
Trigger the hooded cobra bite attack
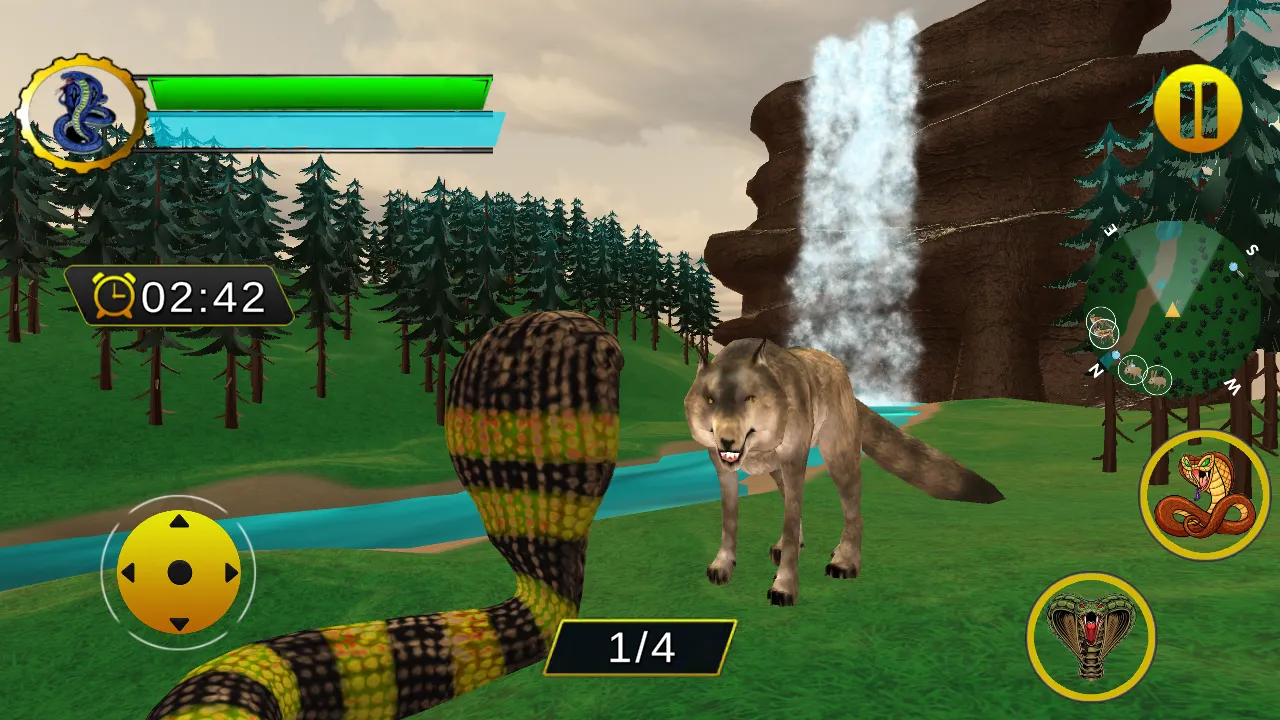[1090, 636]
